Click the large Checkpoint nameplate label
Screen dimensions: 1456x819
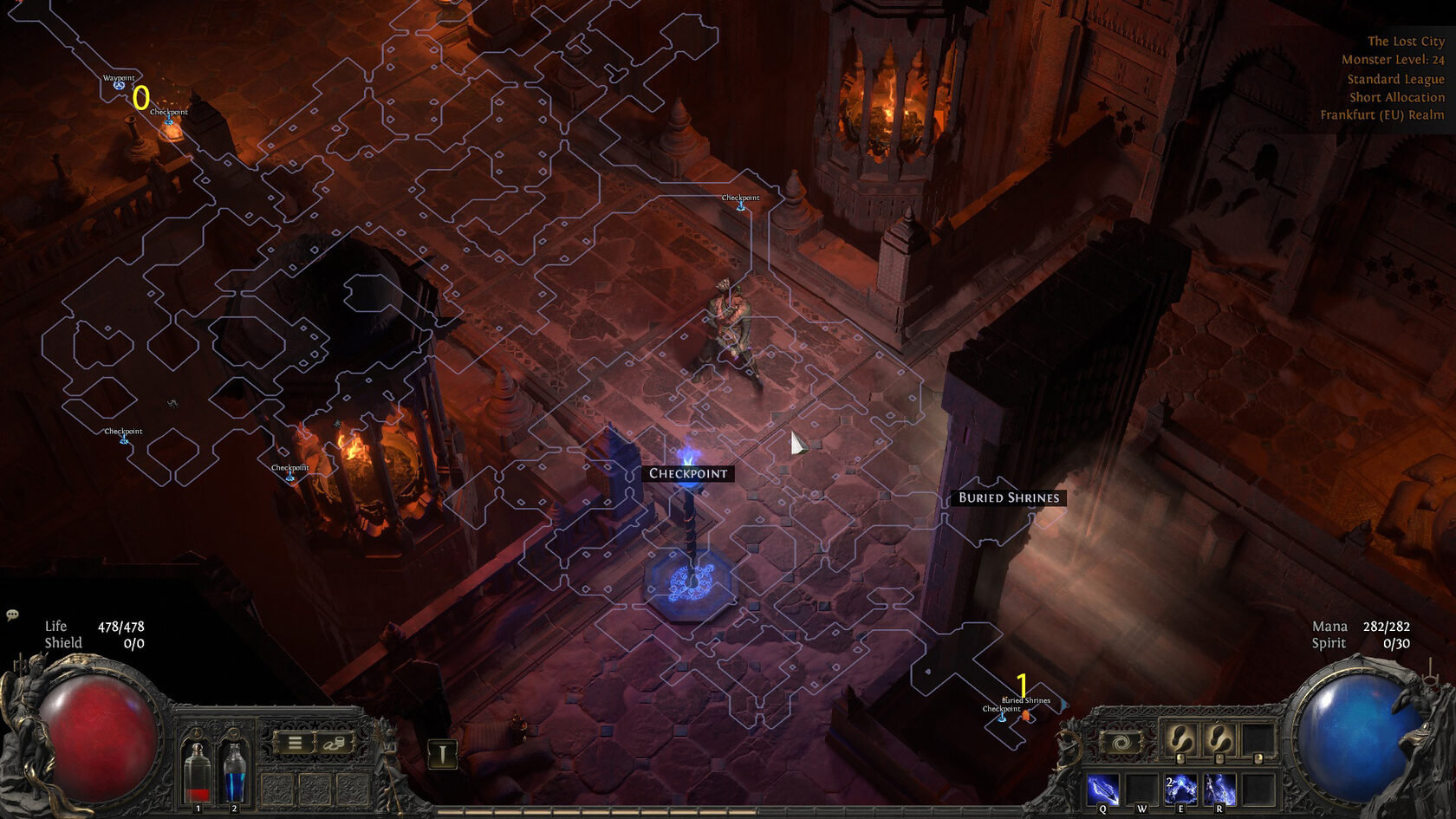pyautogui.click(x=688, y=473)
